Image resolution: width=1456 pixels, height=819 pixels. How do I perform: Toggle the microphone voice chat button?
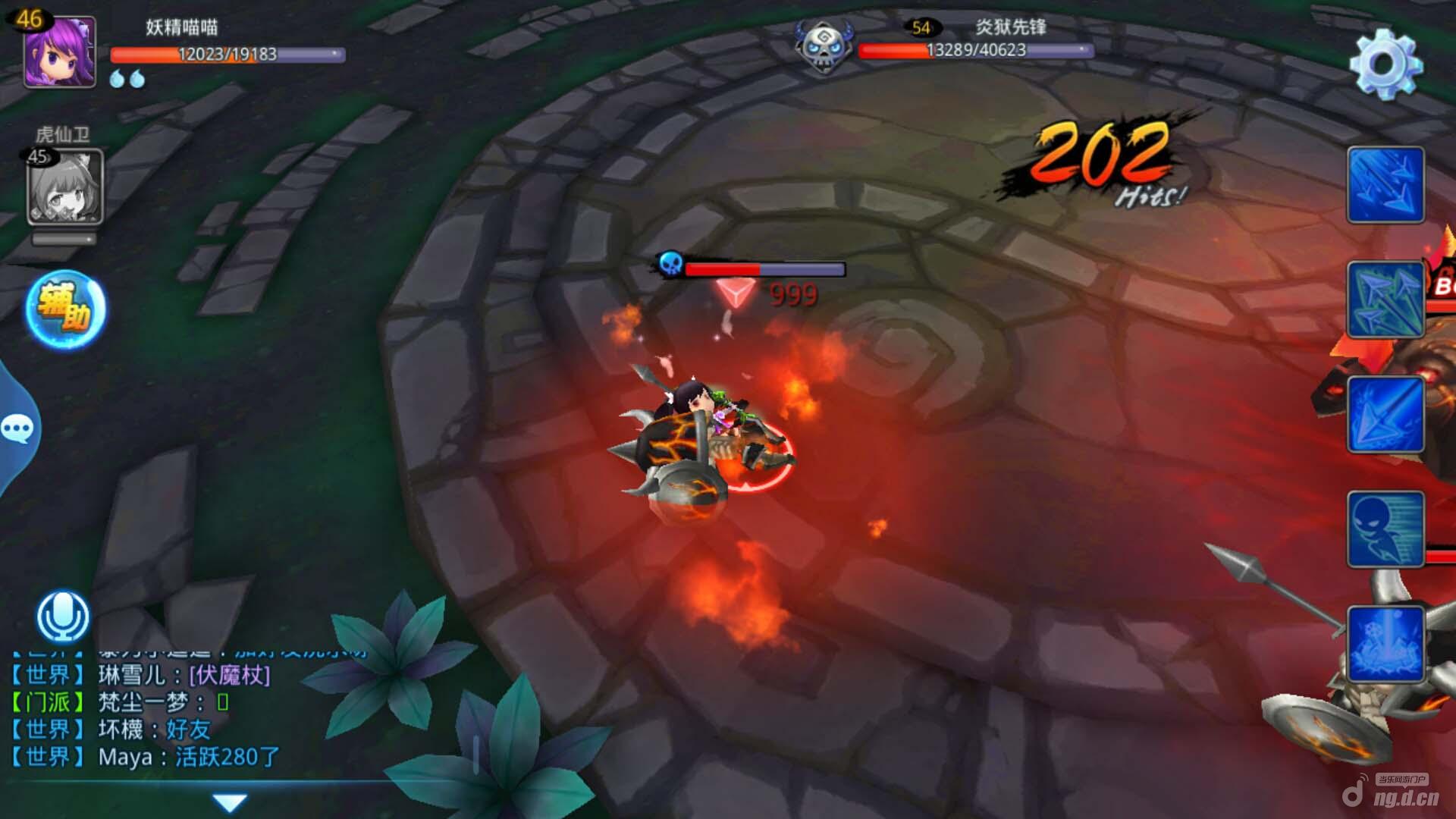point(63,617)
